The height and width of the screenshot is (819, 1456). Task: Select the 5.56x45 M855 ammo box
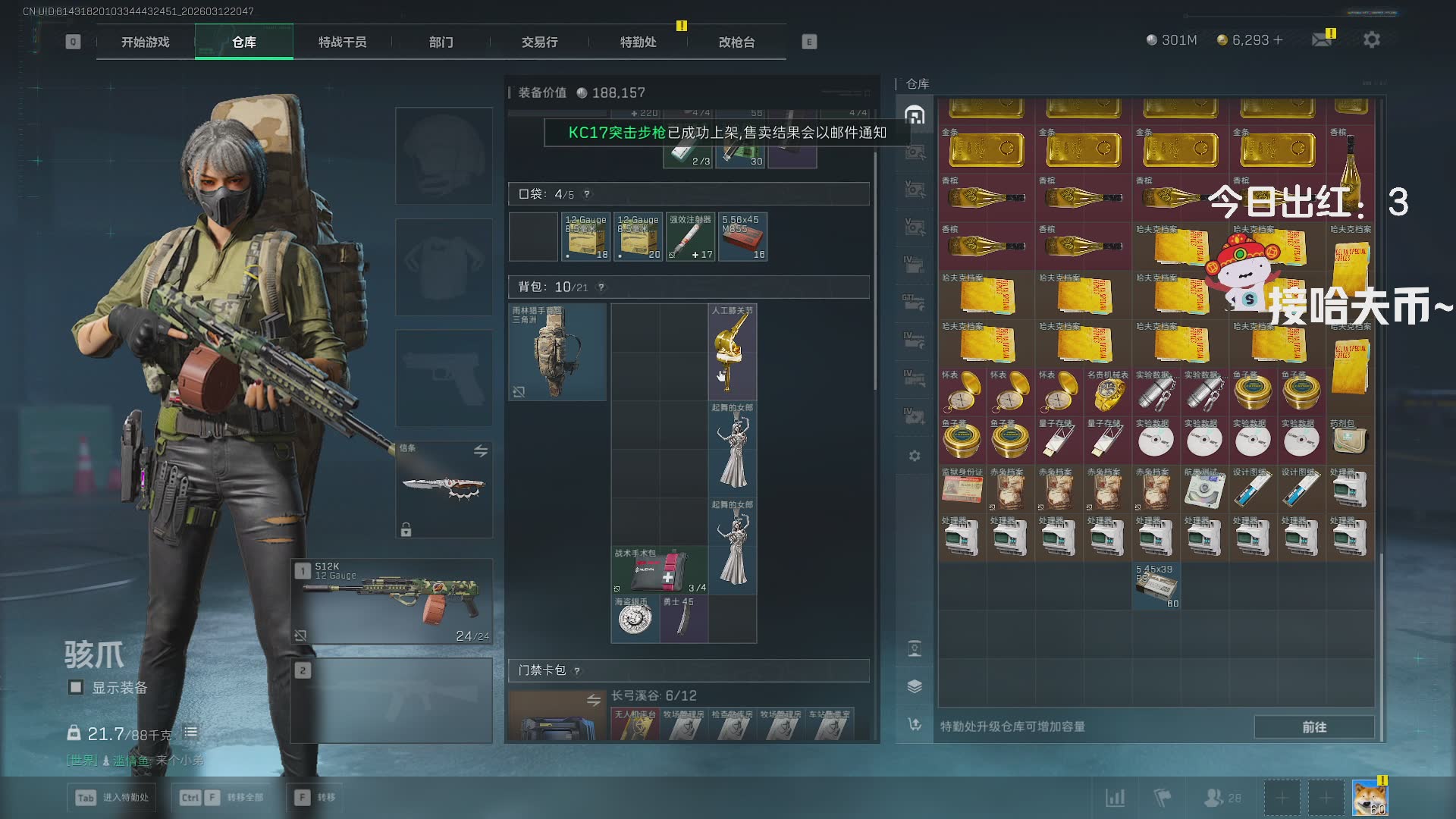(x=743, y=237)
